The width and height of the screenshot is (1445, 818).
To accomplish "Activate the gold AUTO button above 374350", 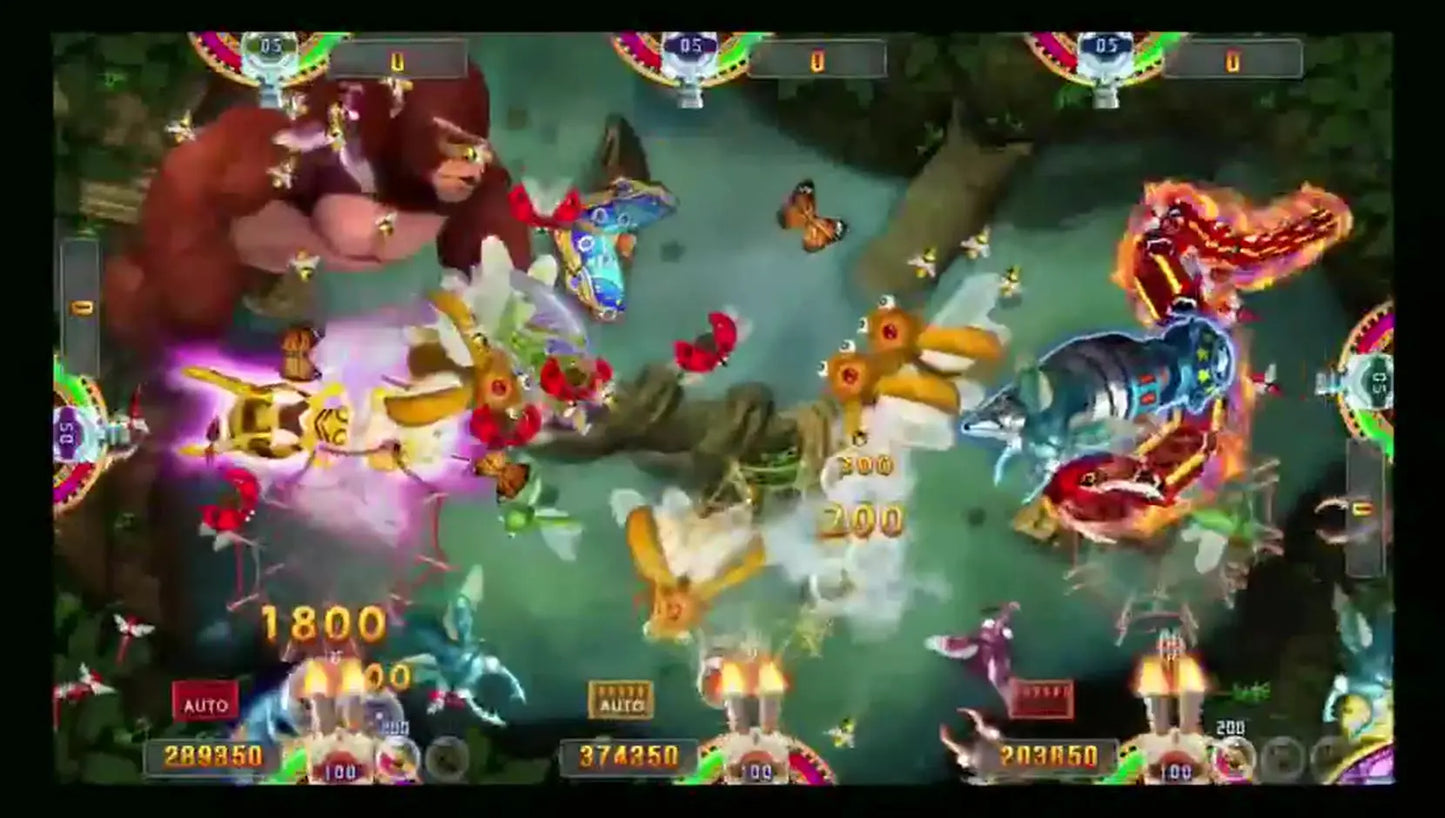I will coord(620,700).
